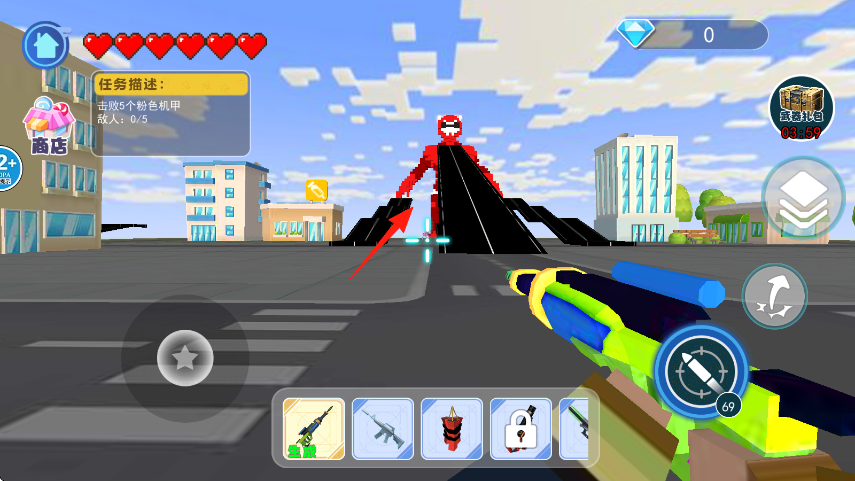The height and width of the screenshot is (481, 855).
Task: Tap the stacked layers button
Action: click(802, 198)
